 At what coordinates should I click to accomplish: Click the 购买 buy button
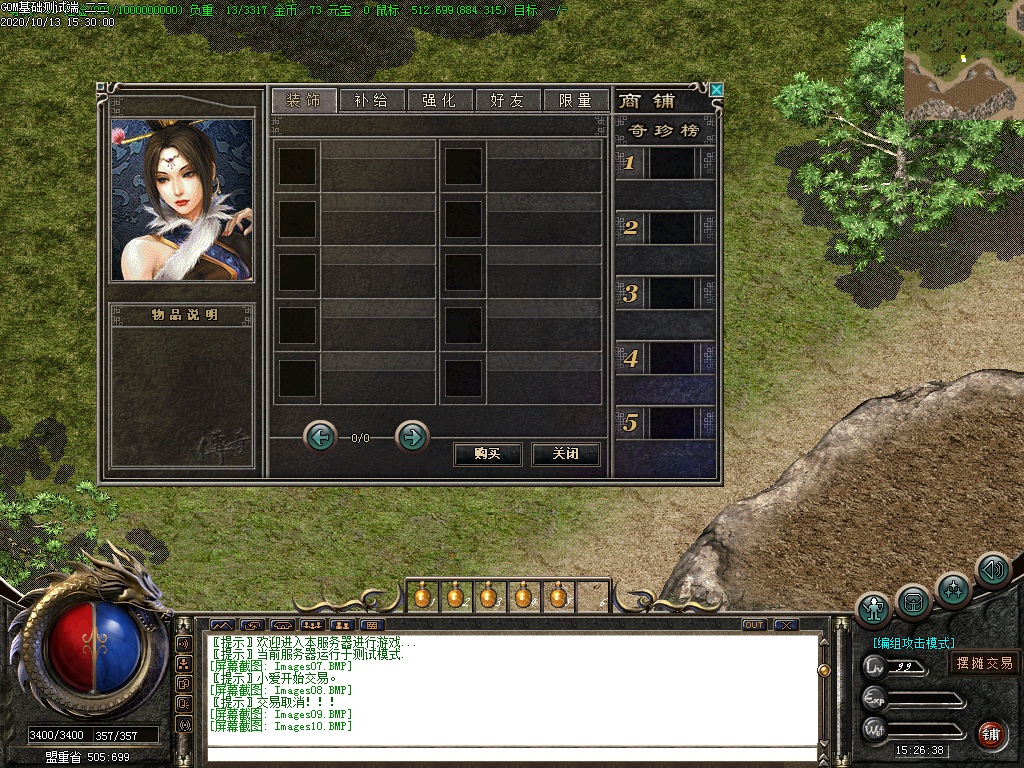coord(488,454)
